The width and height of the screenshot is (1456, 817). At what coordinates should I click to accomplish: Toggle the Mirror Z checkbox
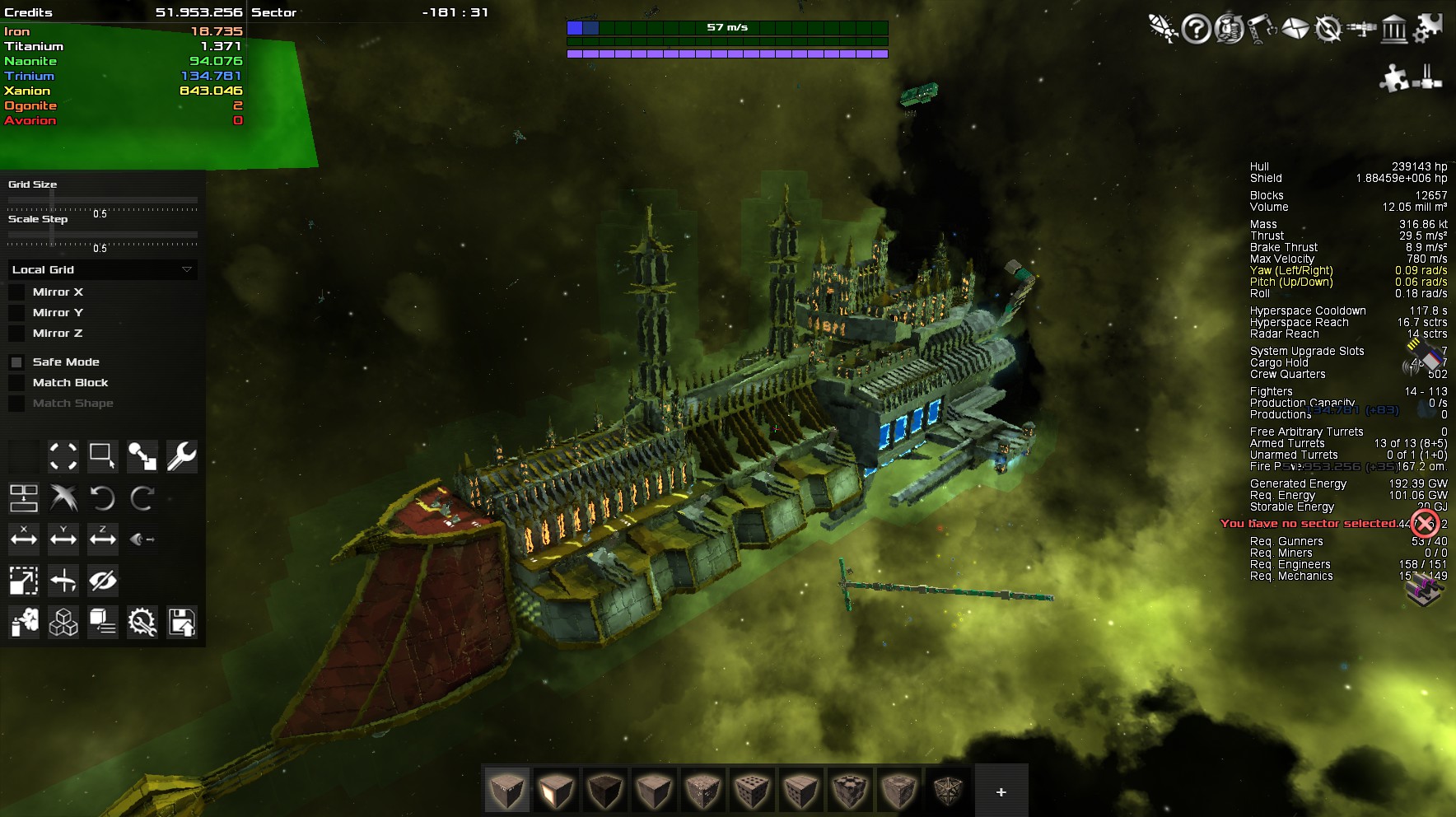pos(16,334)
